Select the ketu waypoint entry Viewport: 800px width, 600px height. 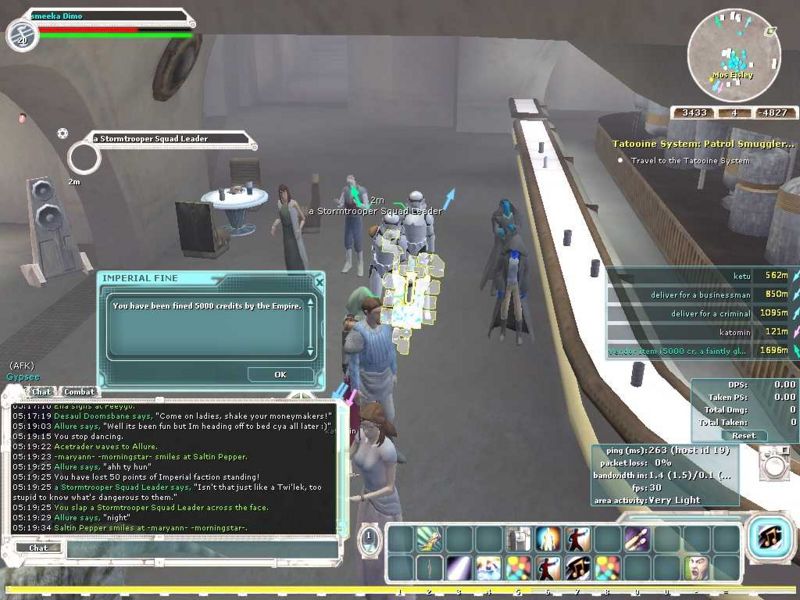(700, 275)
